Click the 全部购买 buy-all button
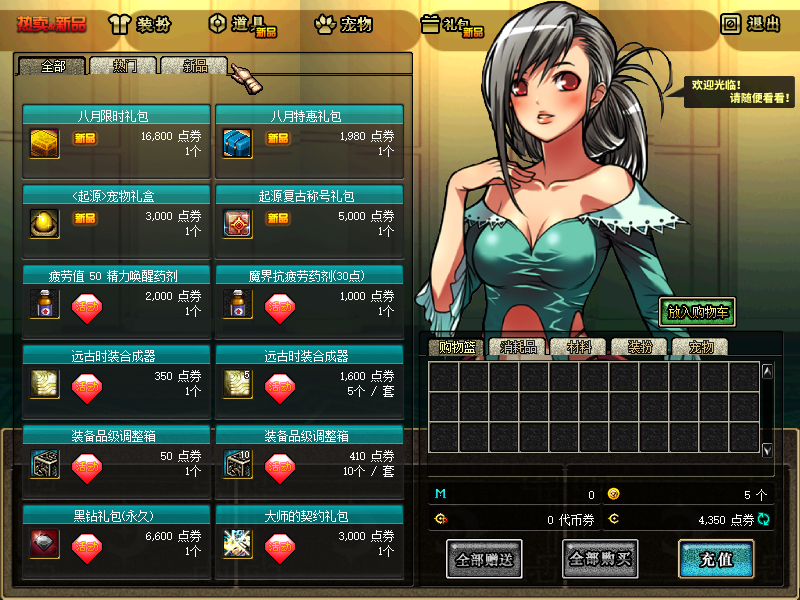 point(600,560)
